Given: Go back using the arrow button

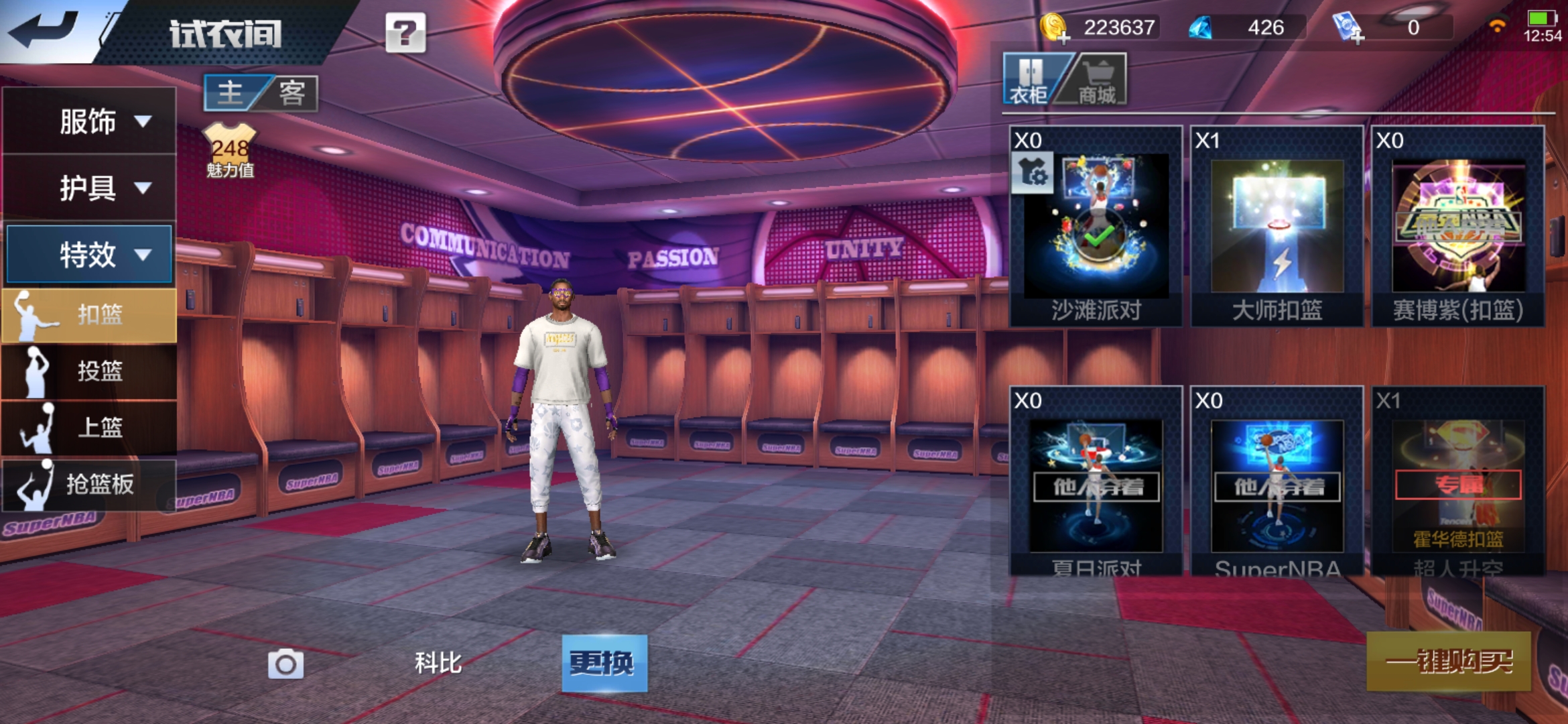Looking at the screenshot, I should coord(44,30).
